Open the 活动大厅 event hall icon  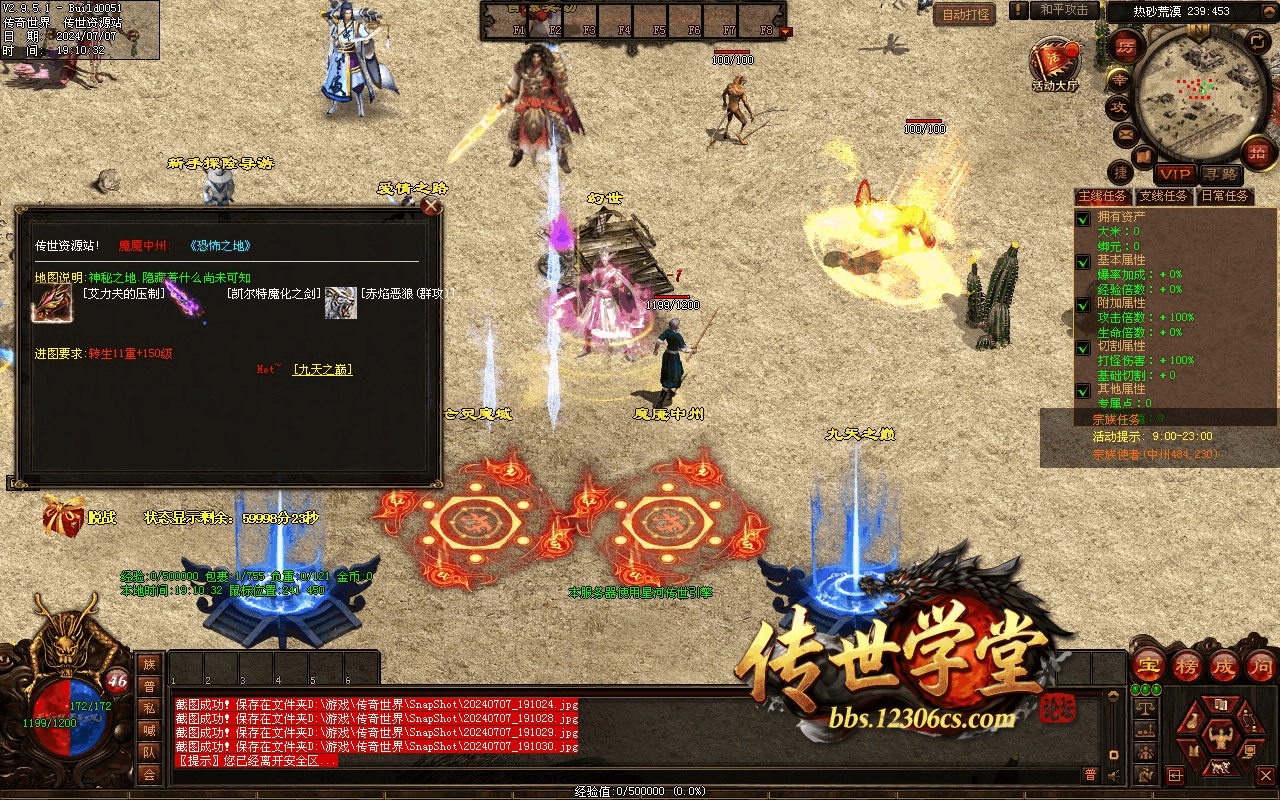1054,64
